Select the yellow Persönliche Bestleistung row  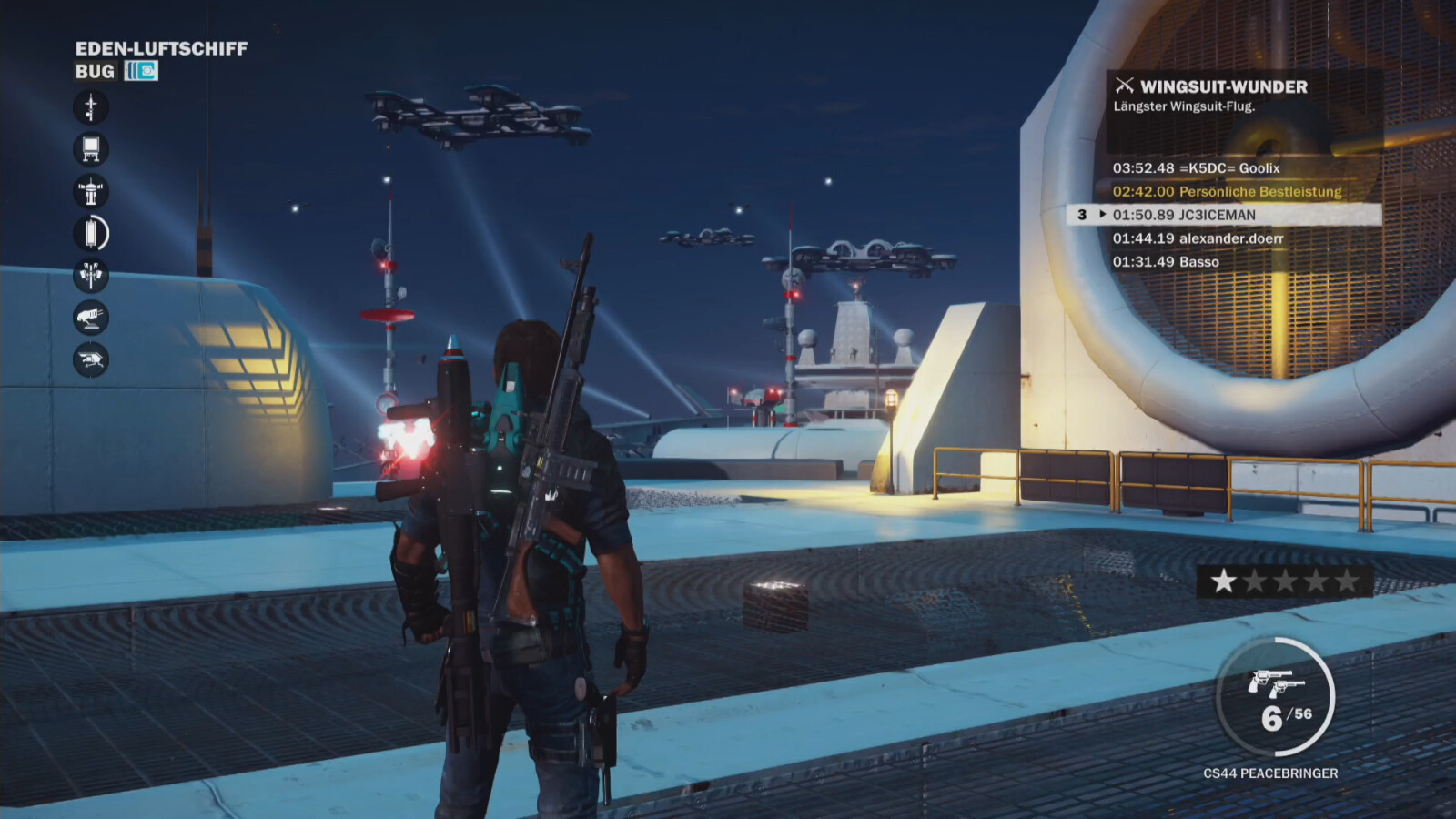[x=1225, y=192]
